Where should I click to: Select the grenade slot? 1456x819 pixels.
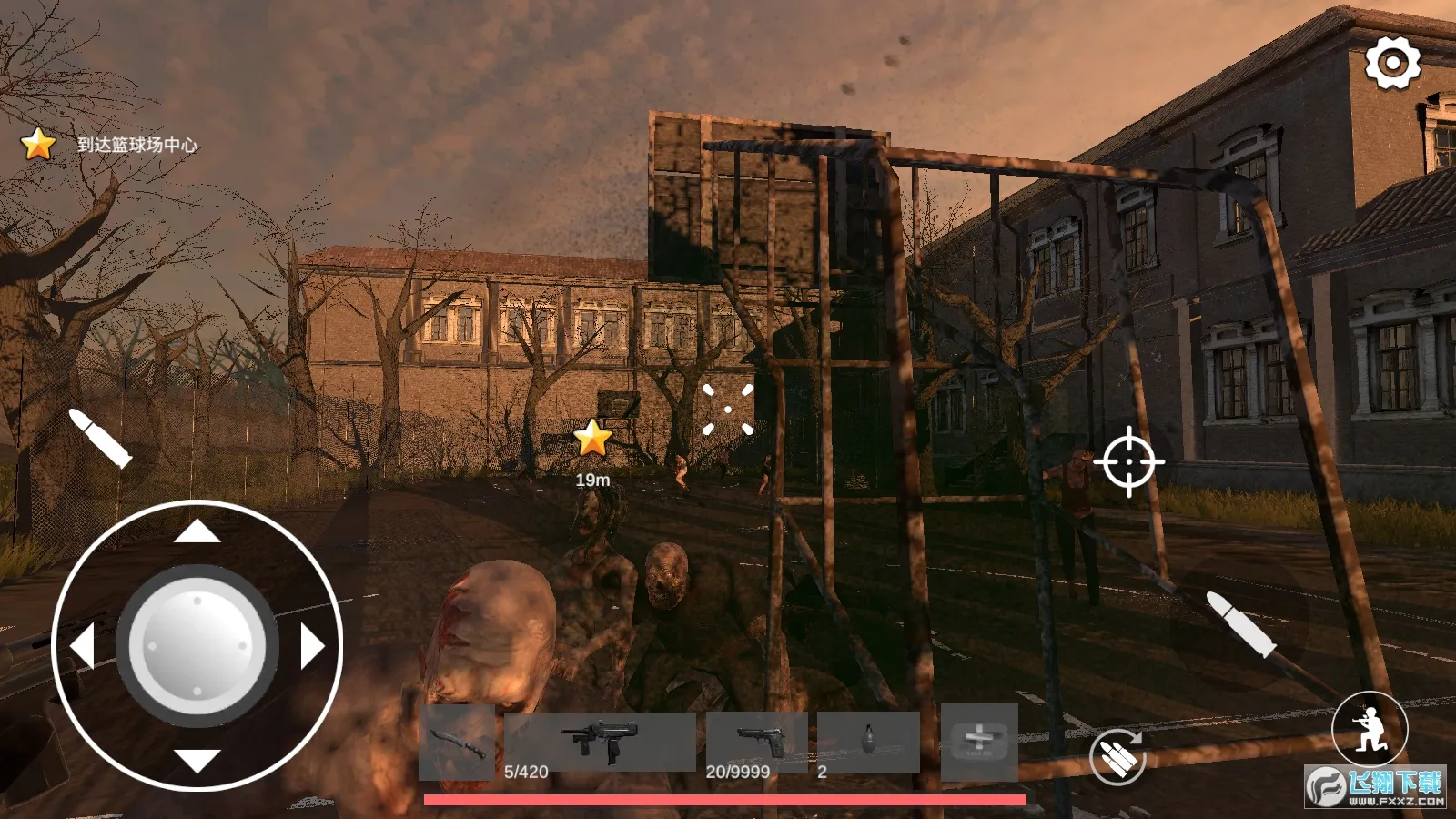pyautogui.click(x=868, y=741)
